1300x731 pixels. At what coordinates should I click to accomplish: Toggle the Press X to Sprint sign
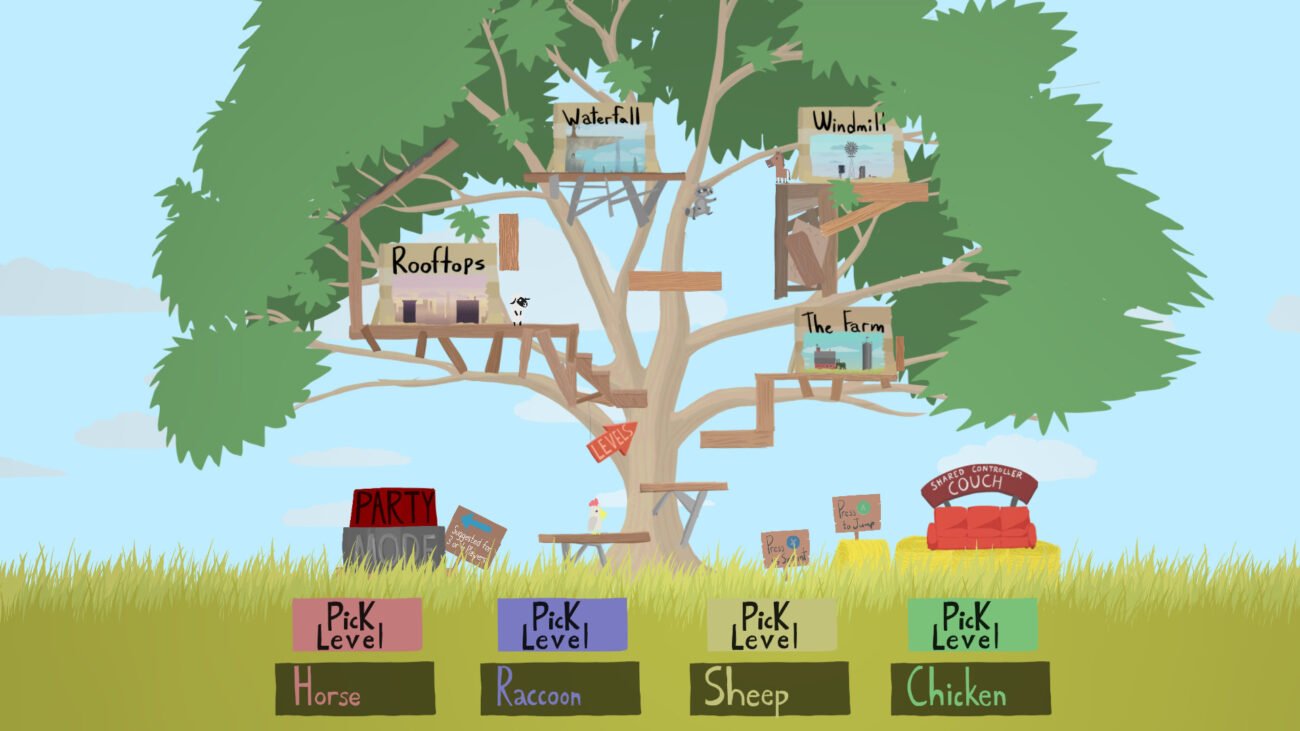pyautogui.click(x=783, y=545)
